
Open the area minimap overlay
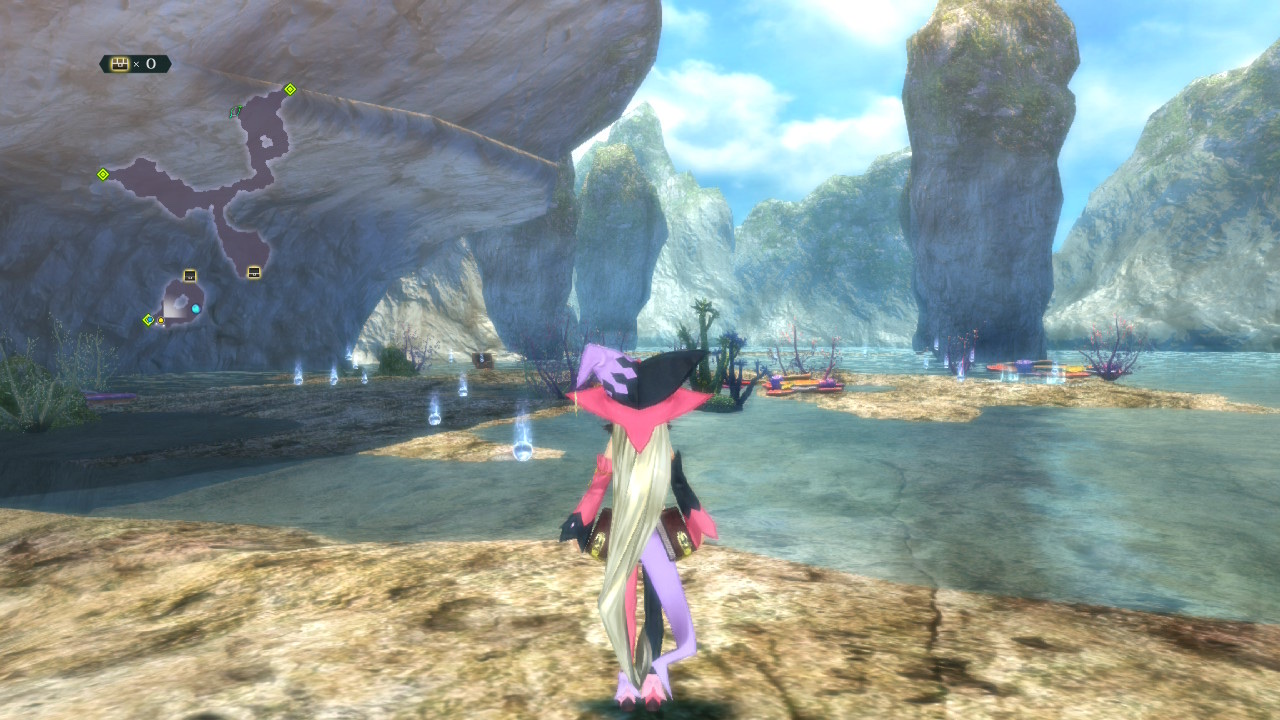(x=200, y=190)
